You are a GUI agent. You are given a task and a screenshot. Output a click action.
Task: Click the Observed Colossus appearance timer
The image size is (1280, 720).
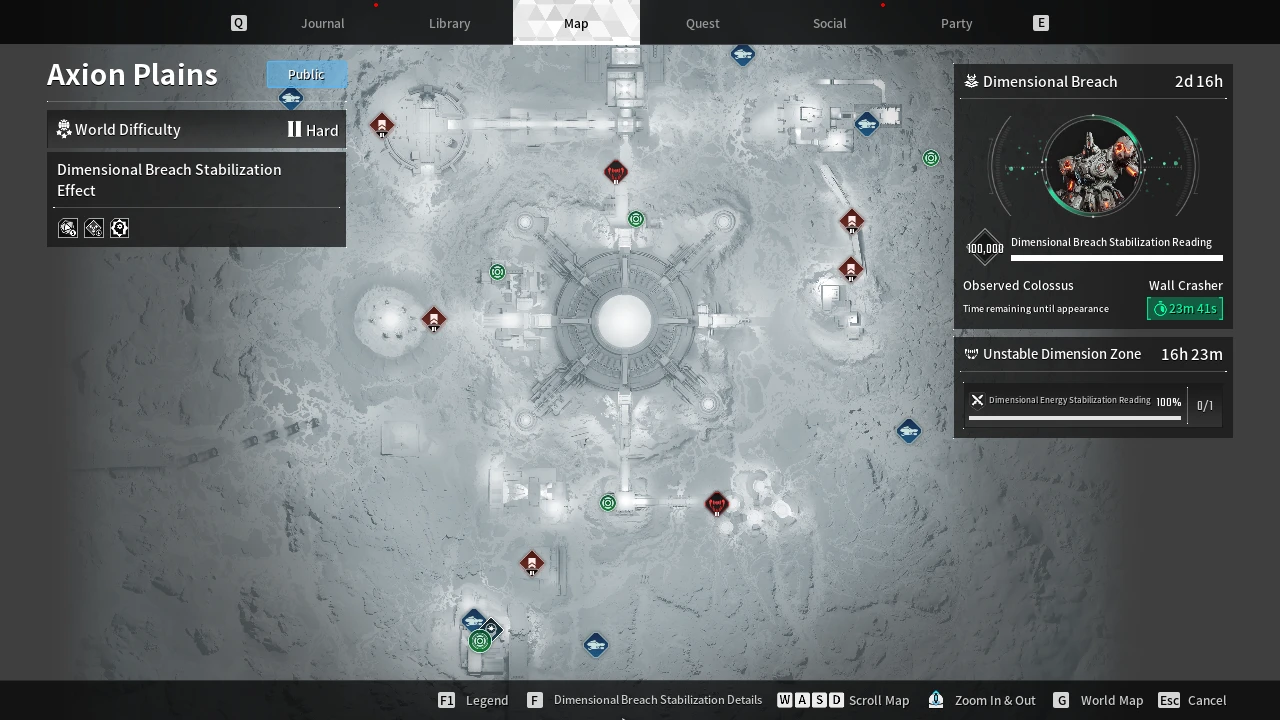[1184, 309]
